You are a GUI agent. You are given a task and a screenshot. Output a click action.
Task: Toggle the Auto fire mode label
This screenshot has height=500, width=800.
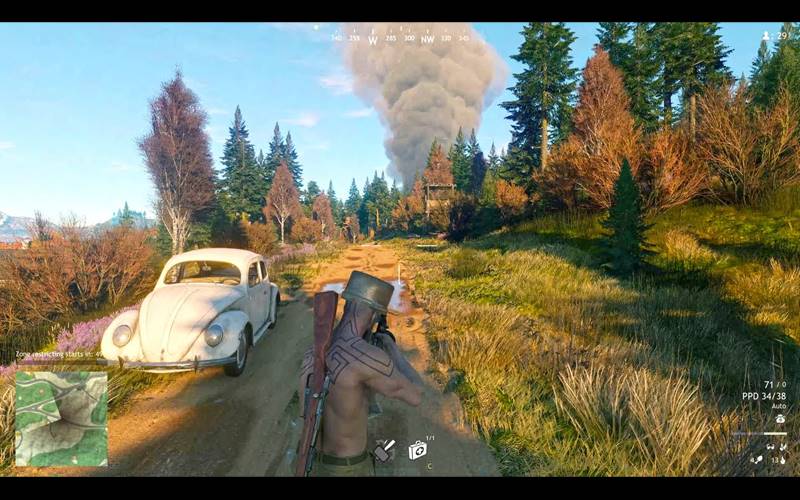[x=777, y=406]
